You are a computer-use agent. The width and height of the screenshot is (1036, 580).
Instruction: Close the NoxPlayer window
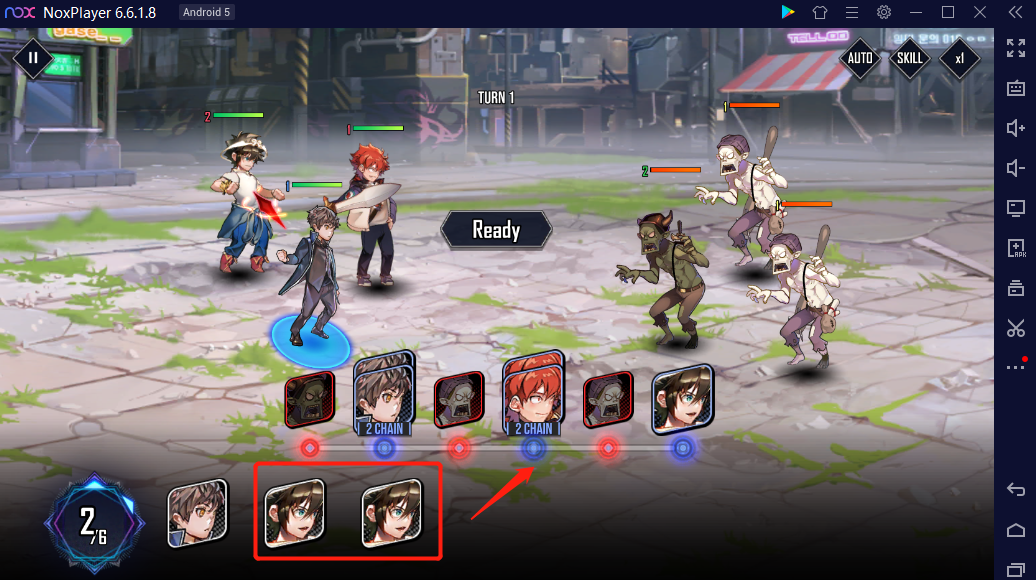point(981,12)
